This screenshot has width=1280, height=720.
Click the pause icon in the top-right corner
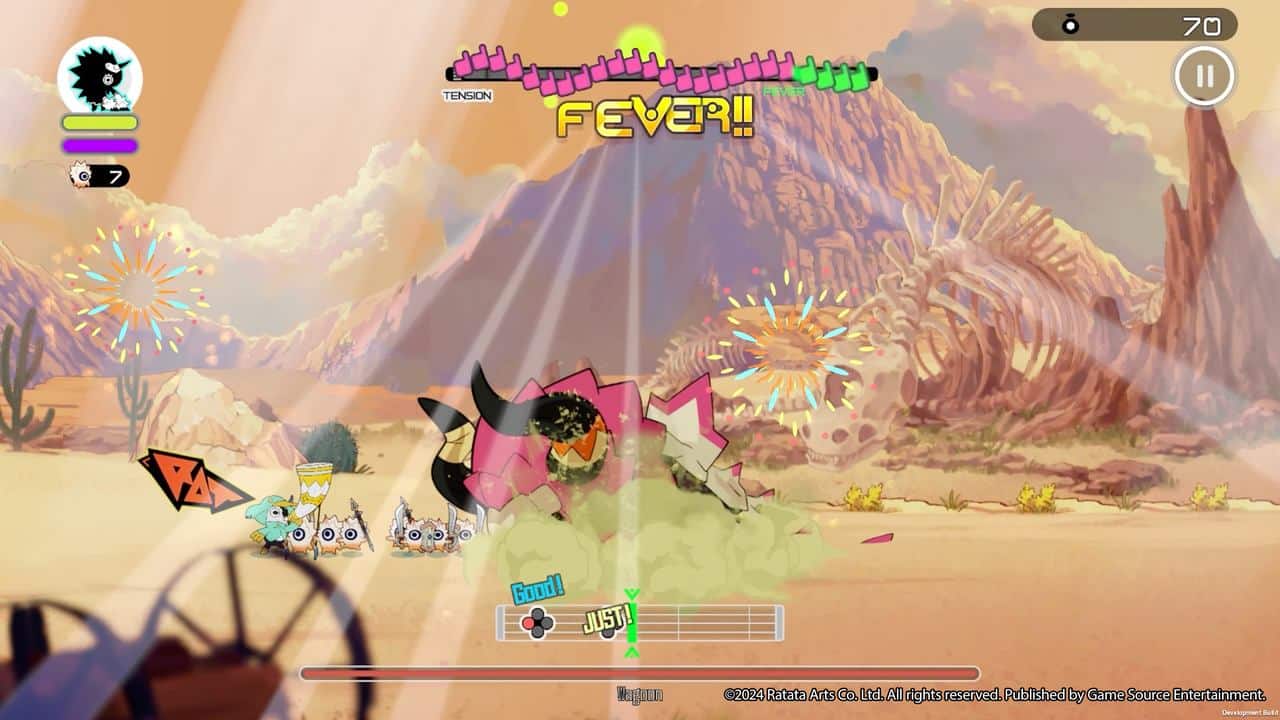point(1204,74)
